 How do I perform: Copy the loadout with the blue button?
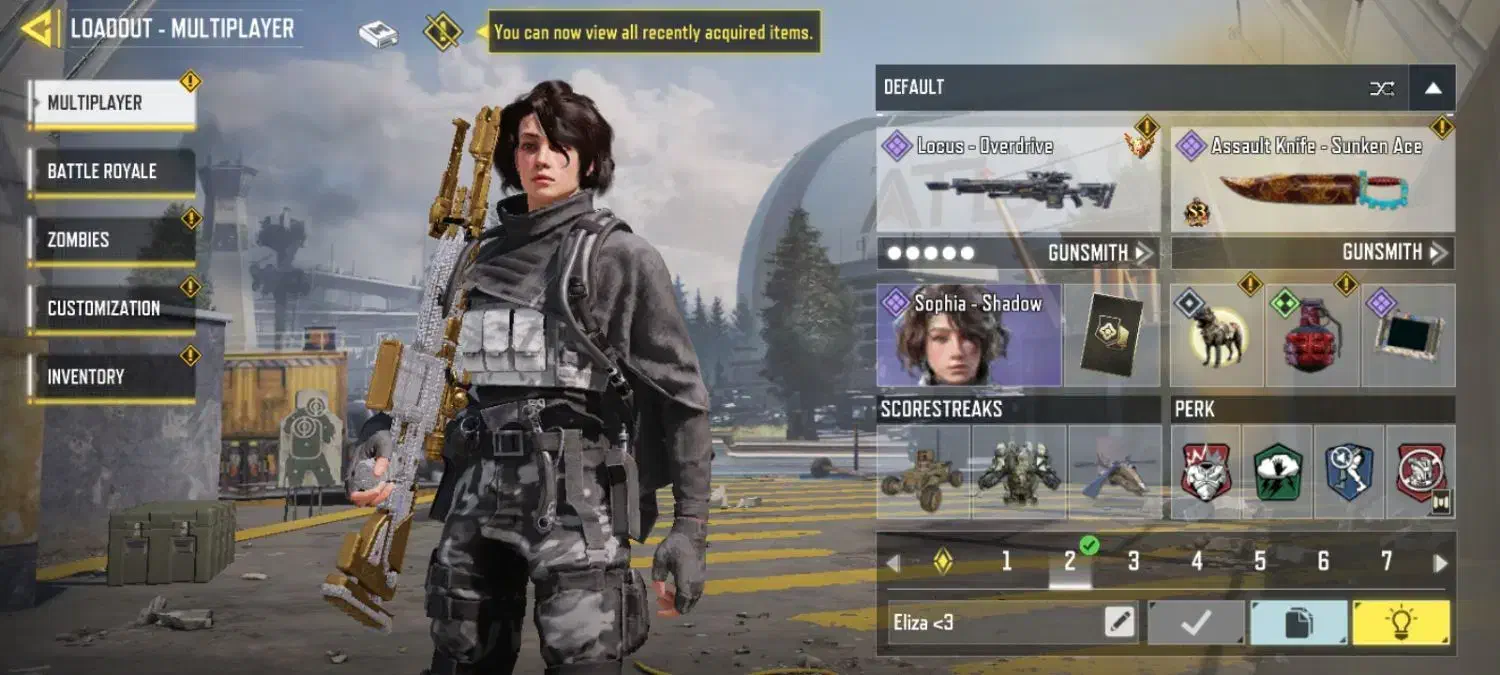point(1298,623)
